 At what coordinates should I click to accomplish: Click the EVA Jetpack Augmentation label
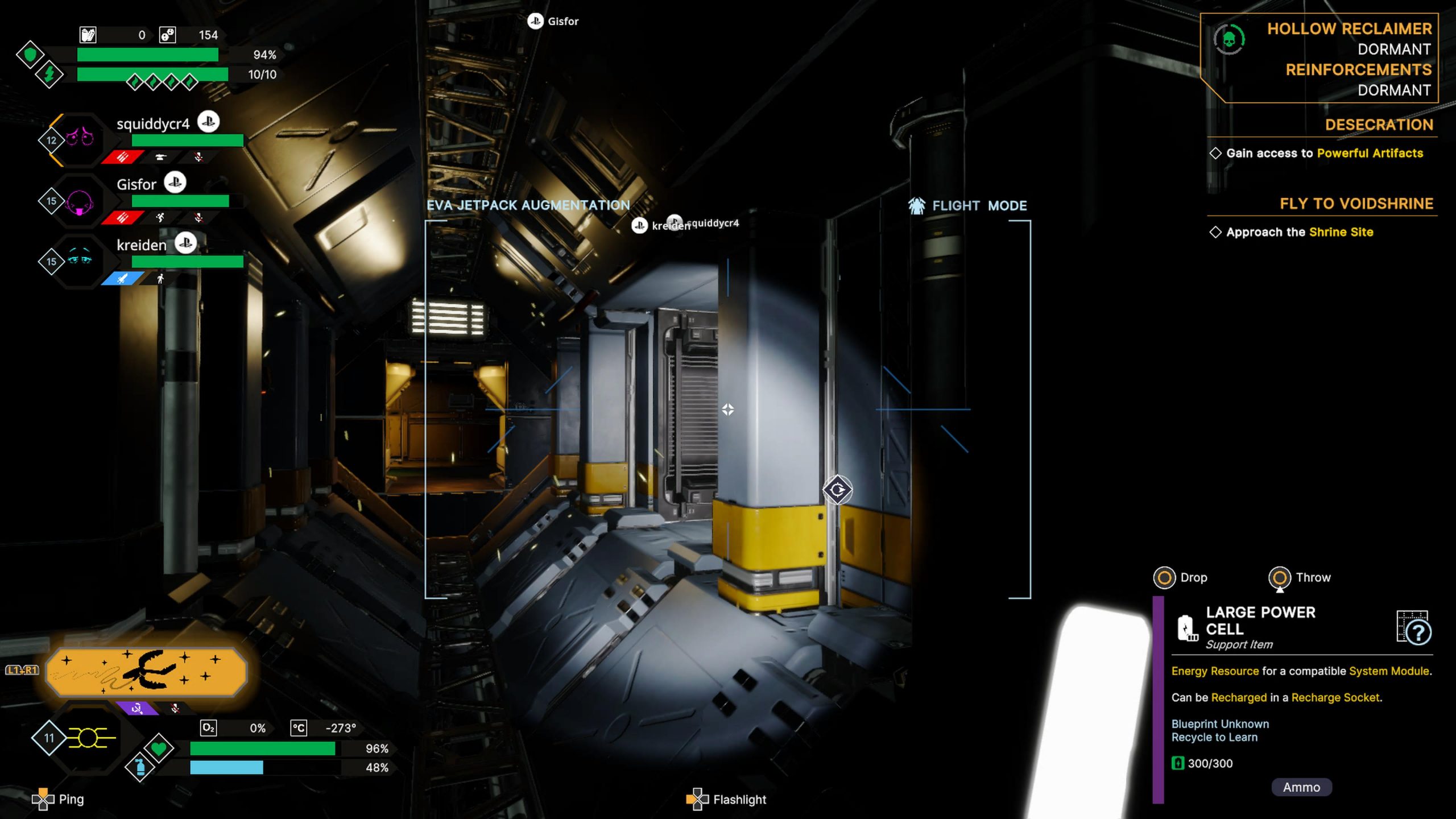pyautogui.click(x=528, y=205)
